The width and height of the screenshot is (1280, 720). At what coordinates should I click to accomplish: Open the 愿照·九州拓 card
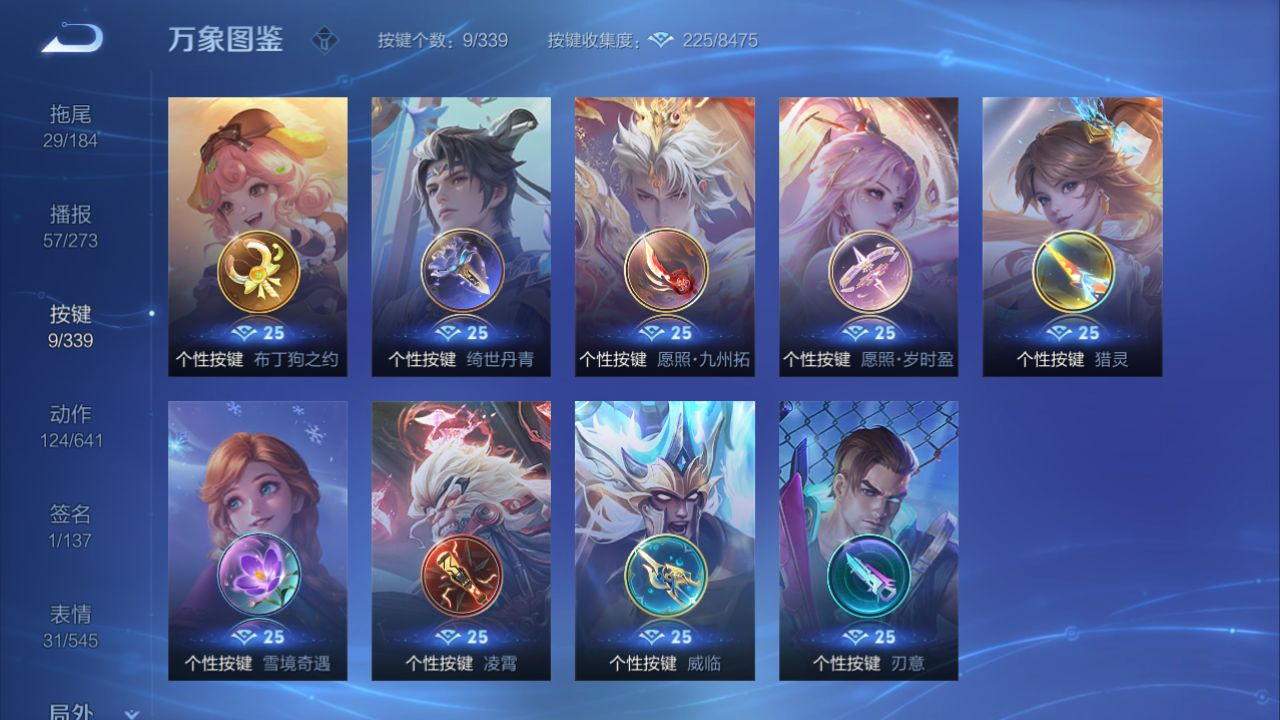[x=665, y=237]
